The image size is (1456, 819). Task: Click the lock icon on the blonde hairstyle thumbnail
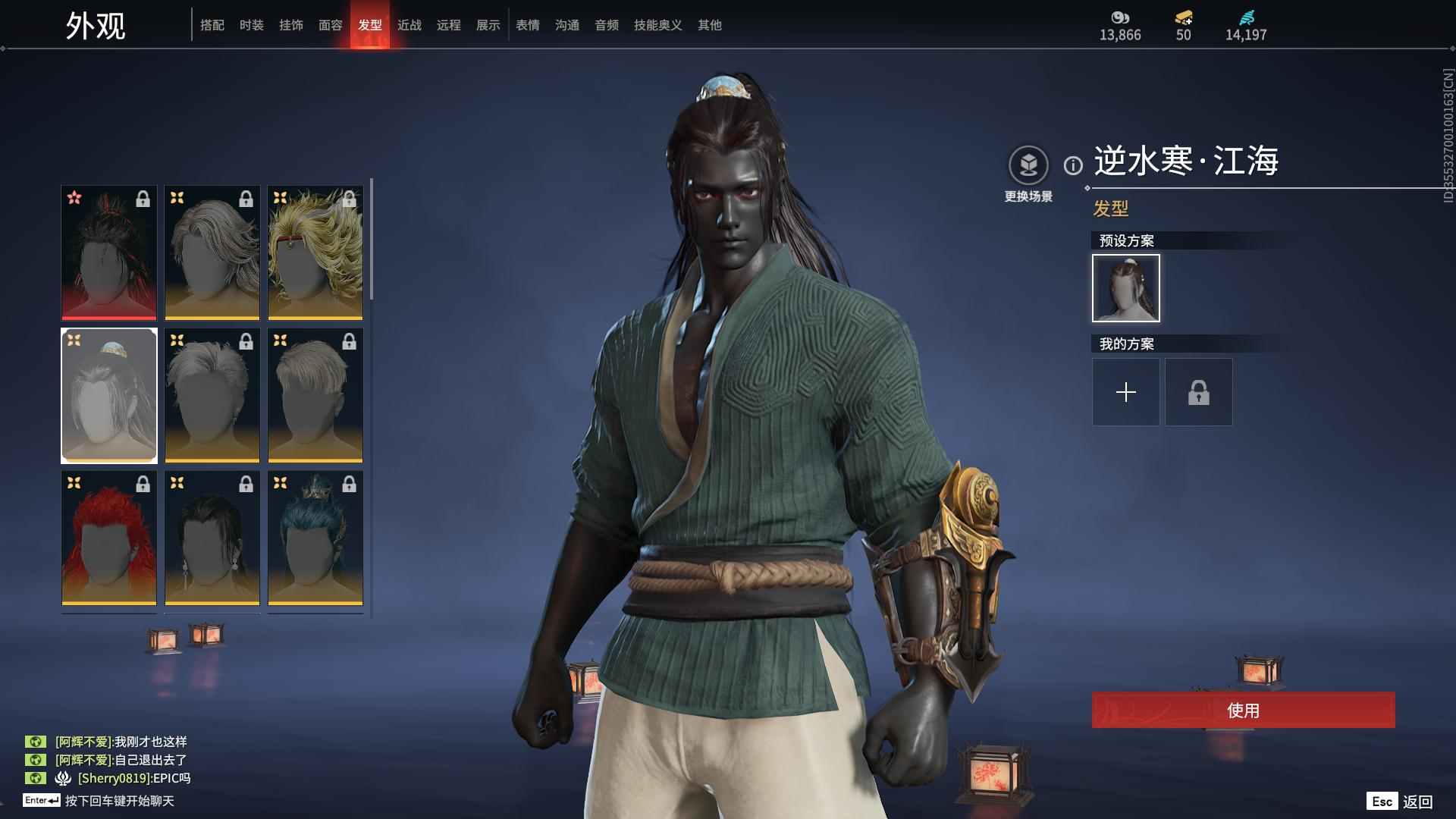coord(349,199)
